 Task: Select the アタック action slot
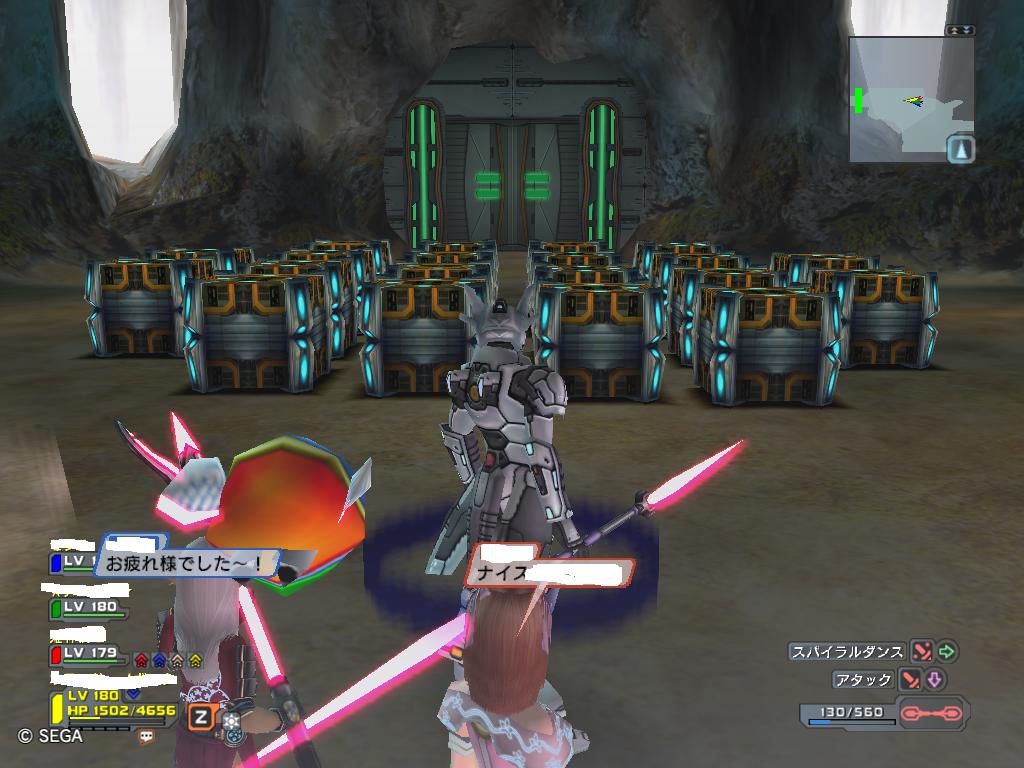pos(862,680)
